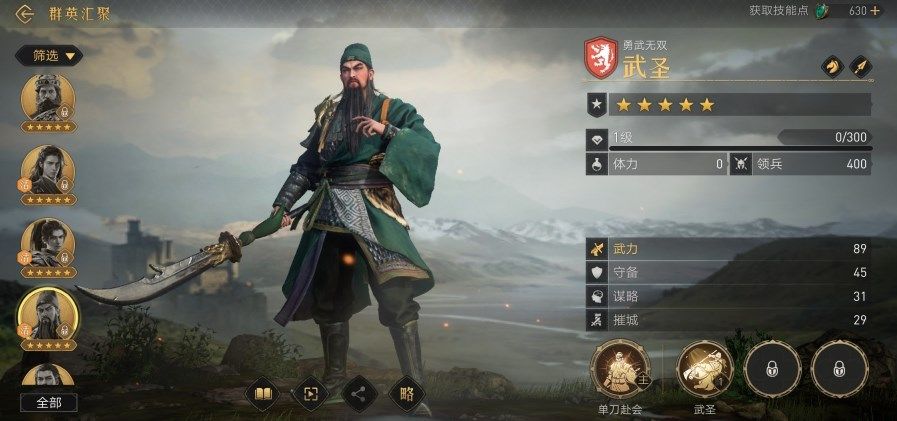The height and width of the screenshot is (421, 897).
Task: Click the 全部 button
Action: pos(48,403)
